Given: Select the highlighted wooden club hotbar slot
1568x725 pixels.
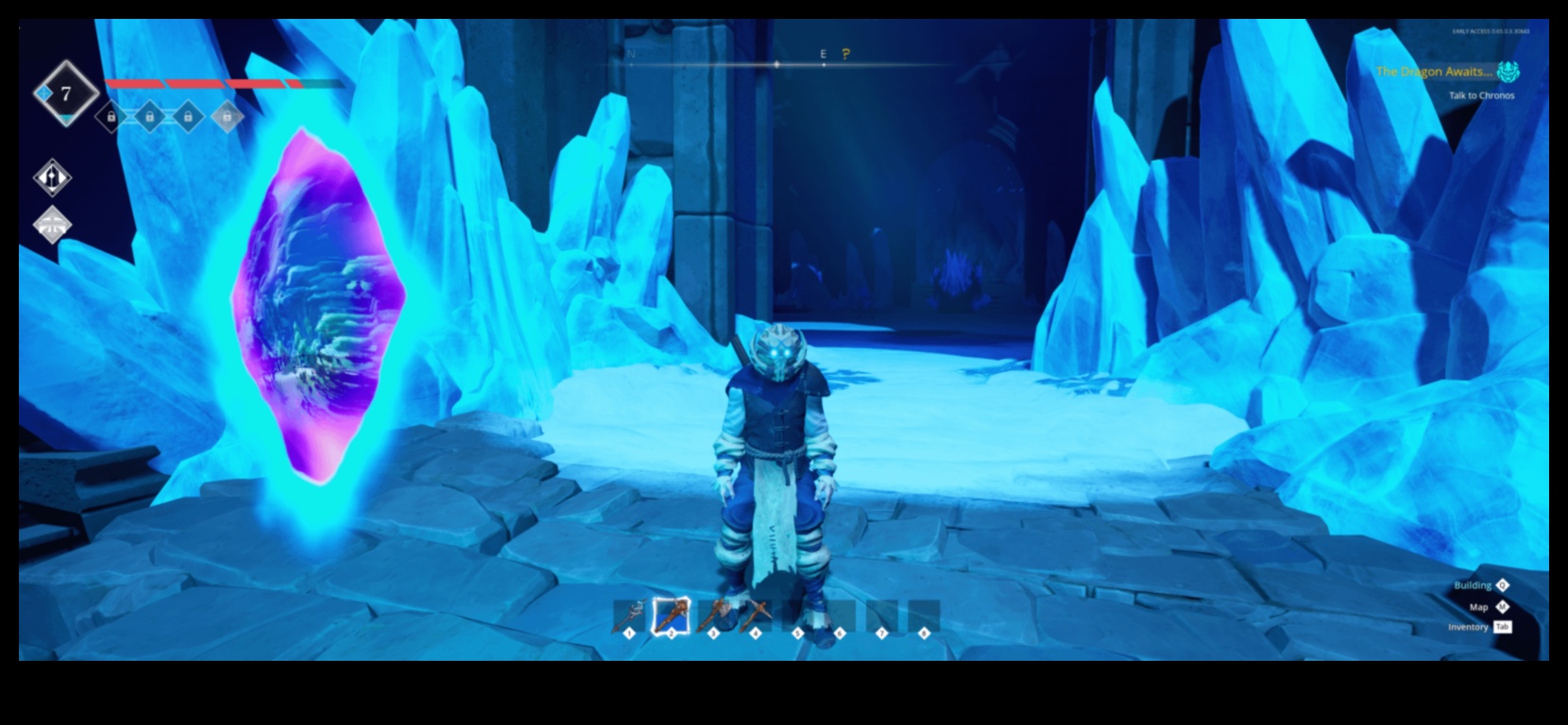Looking at the screenshot, I should [671, 616].
